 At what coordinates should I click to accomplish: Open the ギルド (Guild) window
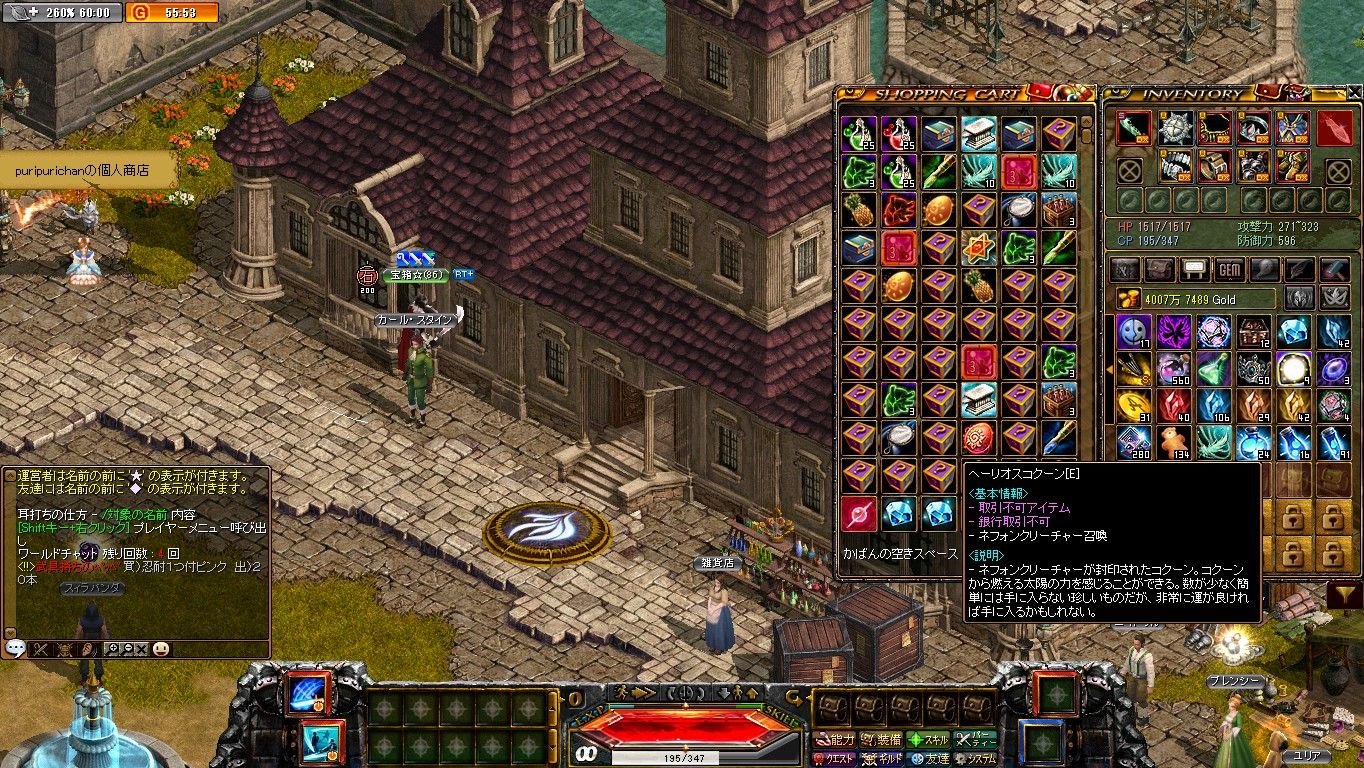pyautogui.click(x=881, y=759)
